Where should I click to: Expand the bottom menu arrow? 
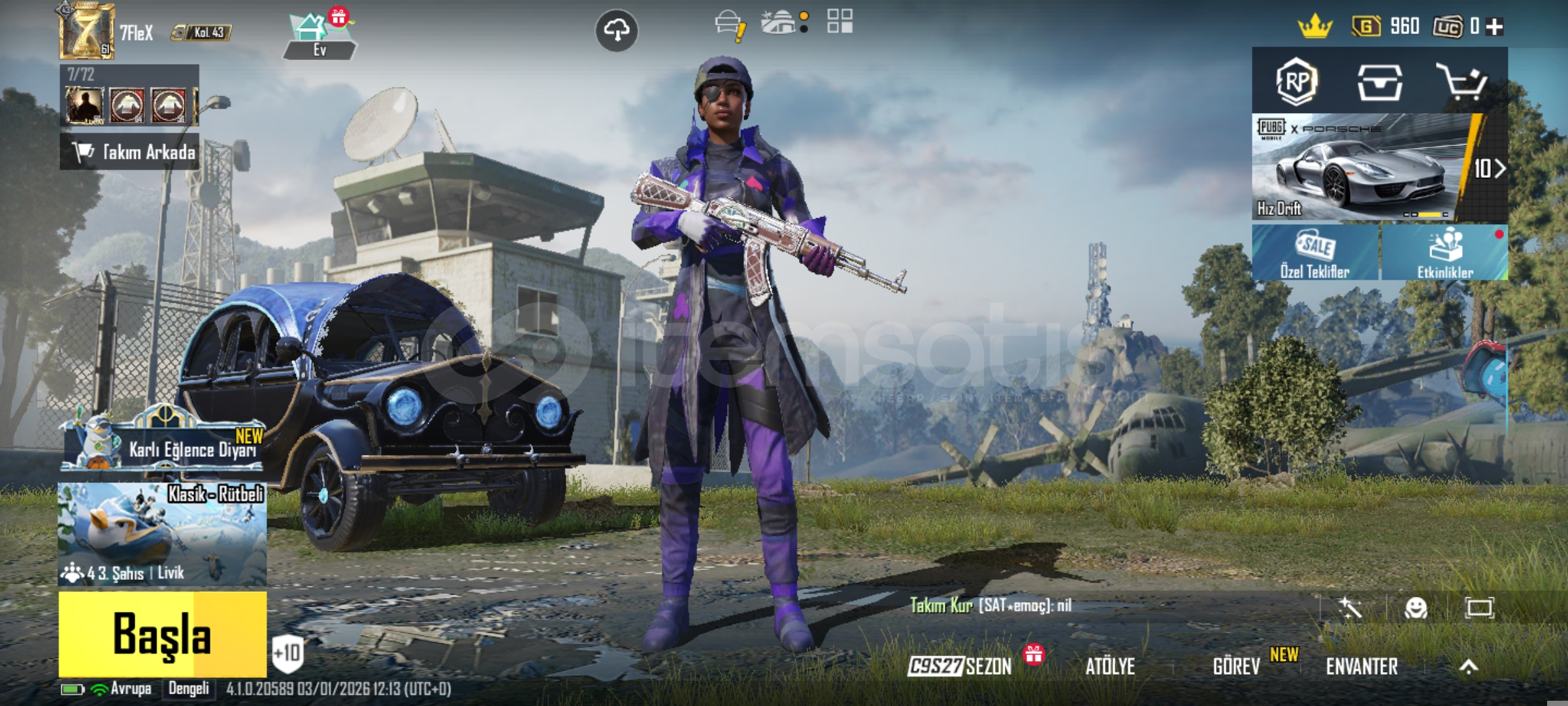(x=1469, y=666)
